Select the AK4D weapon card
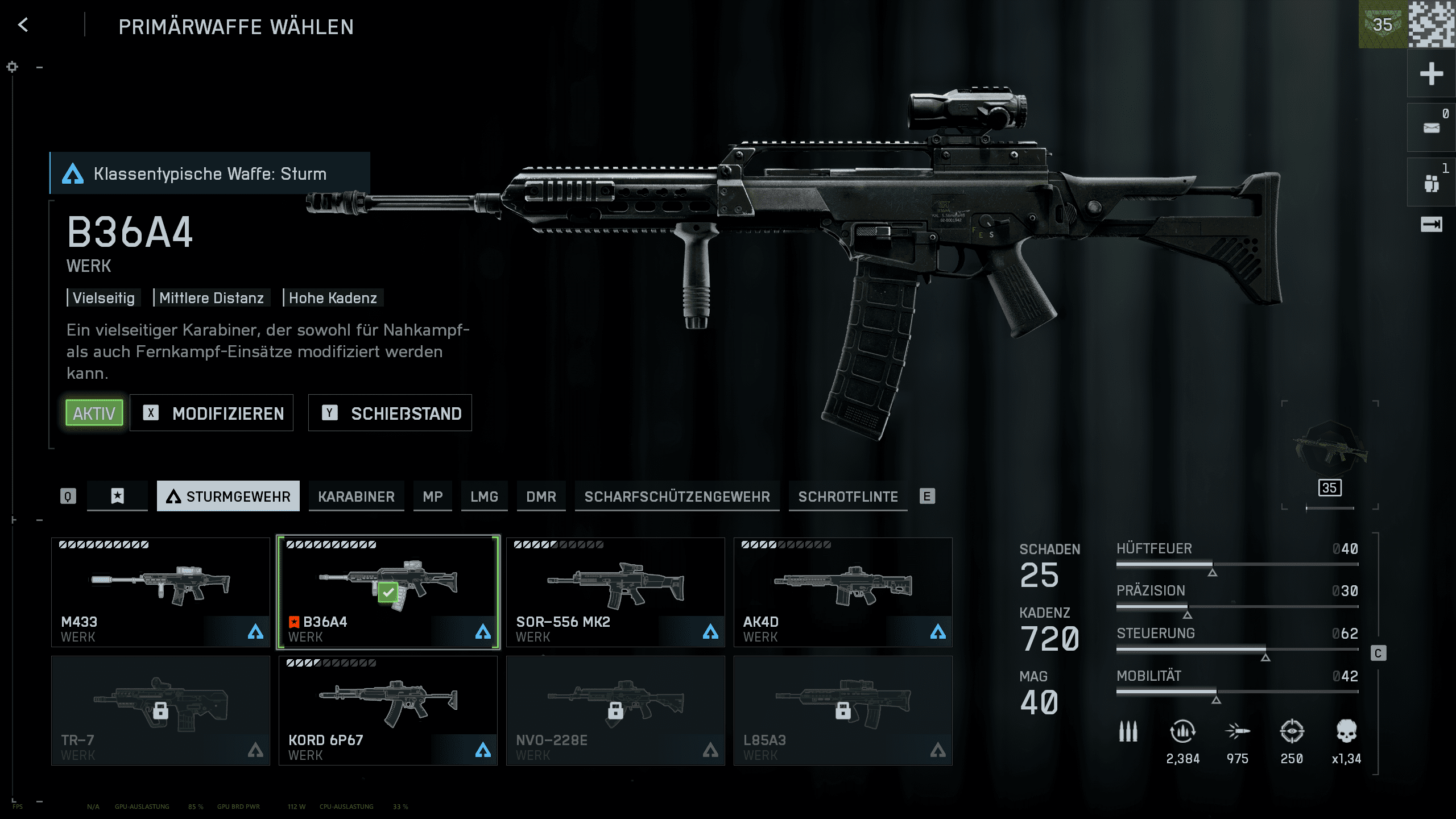Screen dimensions: 1456x819 (x=843, y=591)
